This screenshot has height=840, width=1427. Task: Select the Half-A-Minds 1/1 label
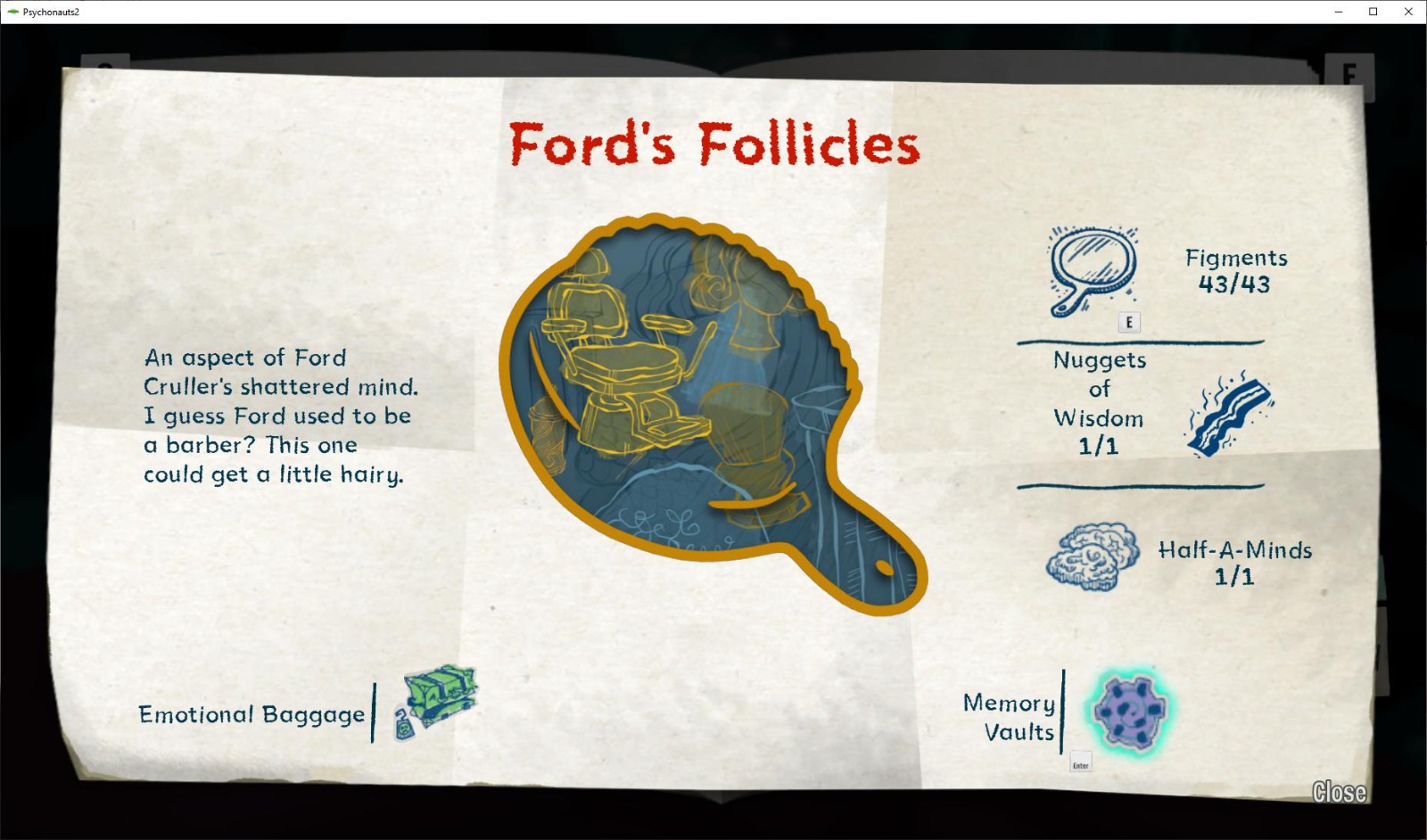click(1235, 564)
